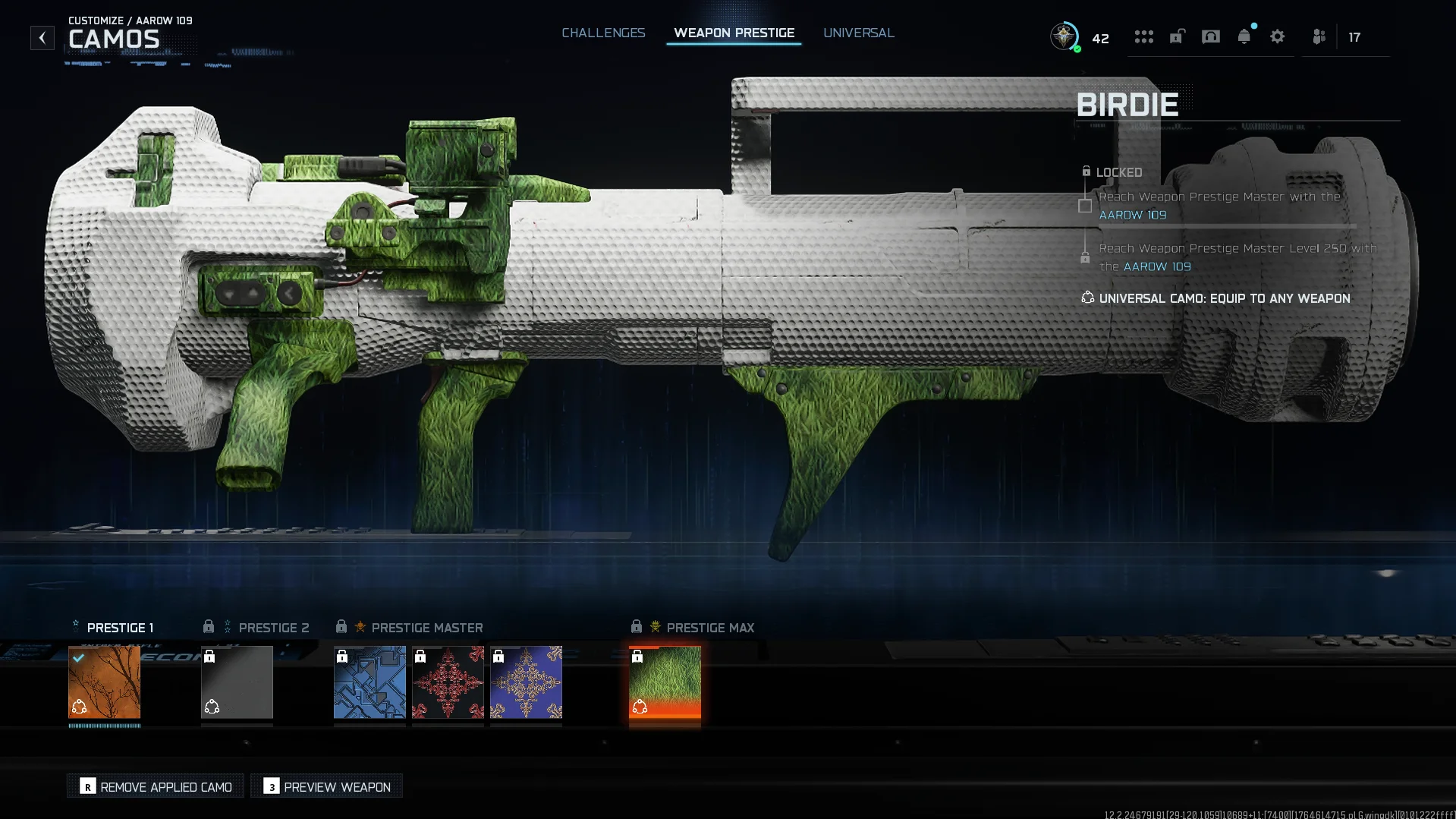
Task: Preview the weapon
Action: click(x=327, y=786)
